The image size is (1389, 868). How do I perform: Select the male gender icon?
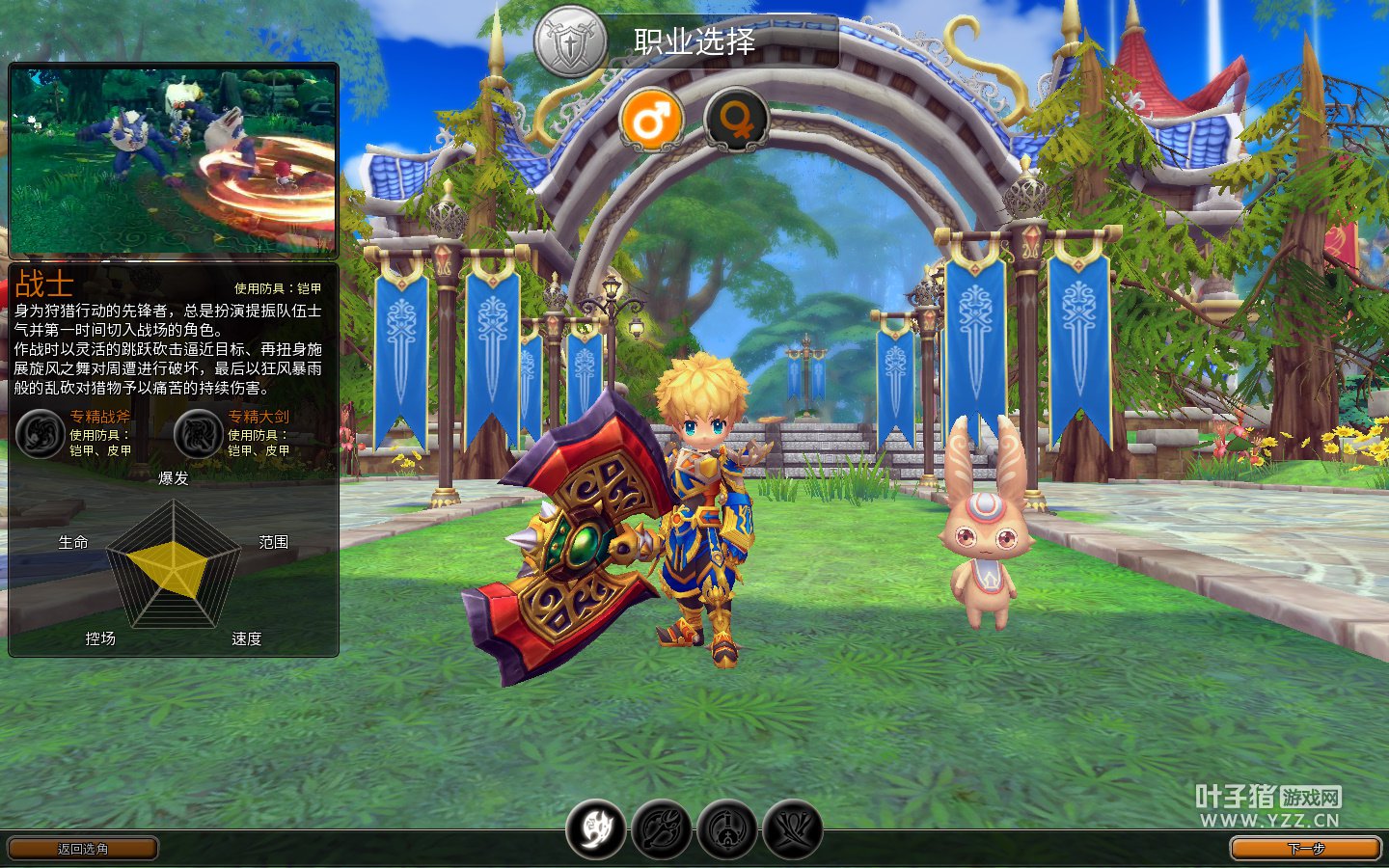point(651,121)
